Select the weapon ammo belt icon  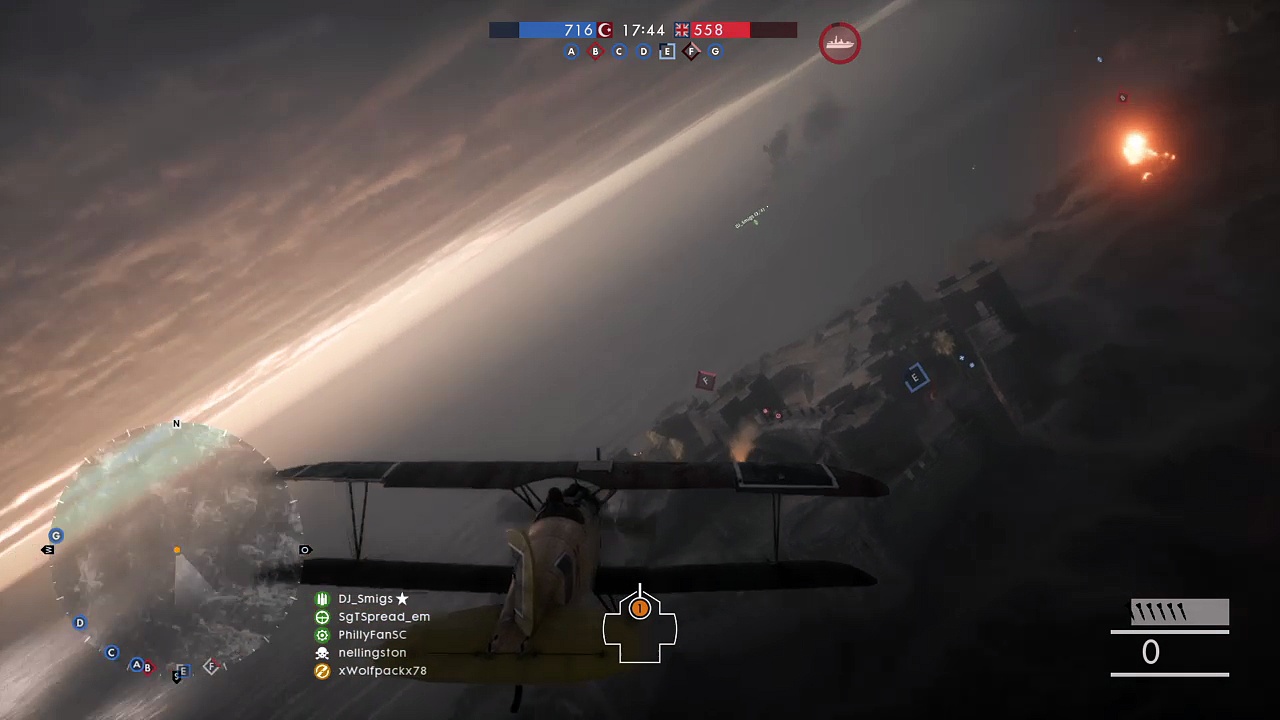click(x=1179, y=612)
